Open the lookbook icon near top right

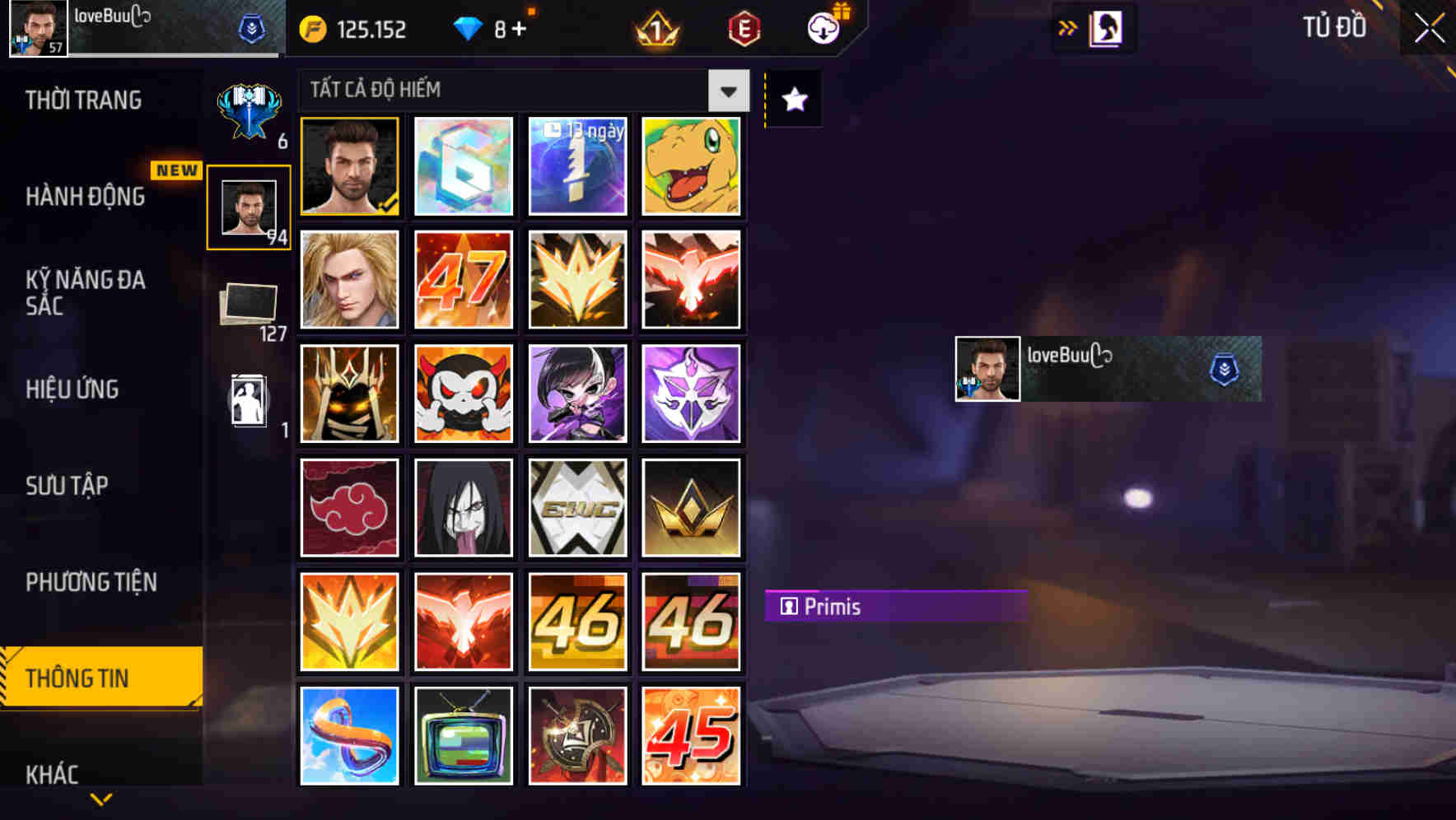pyautogui.click(x=1108, y=27)
